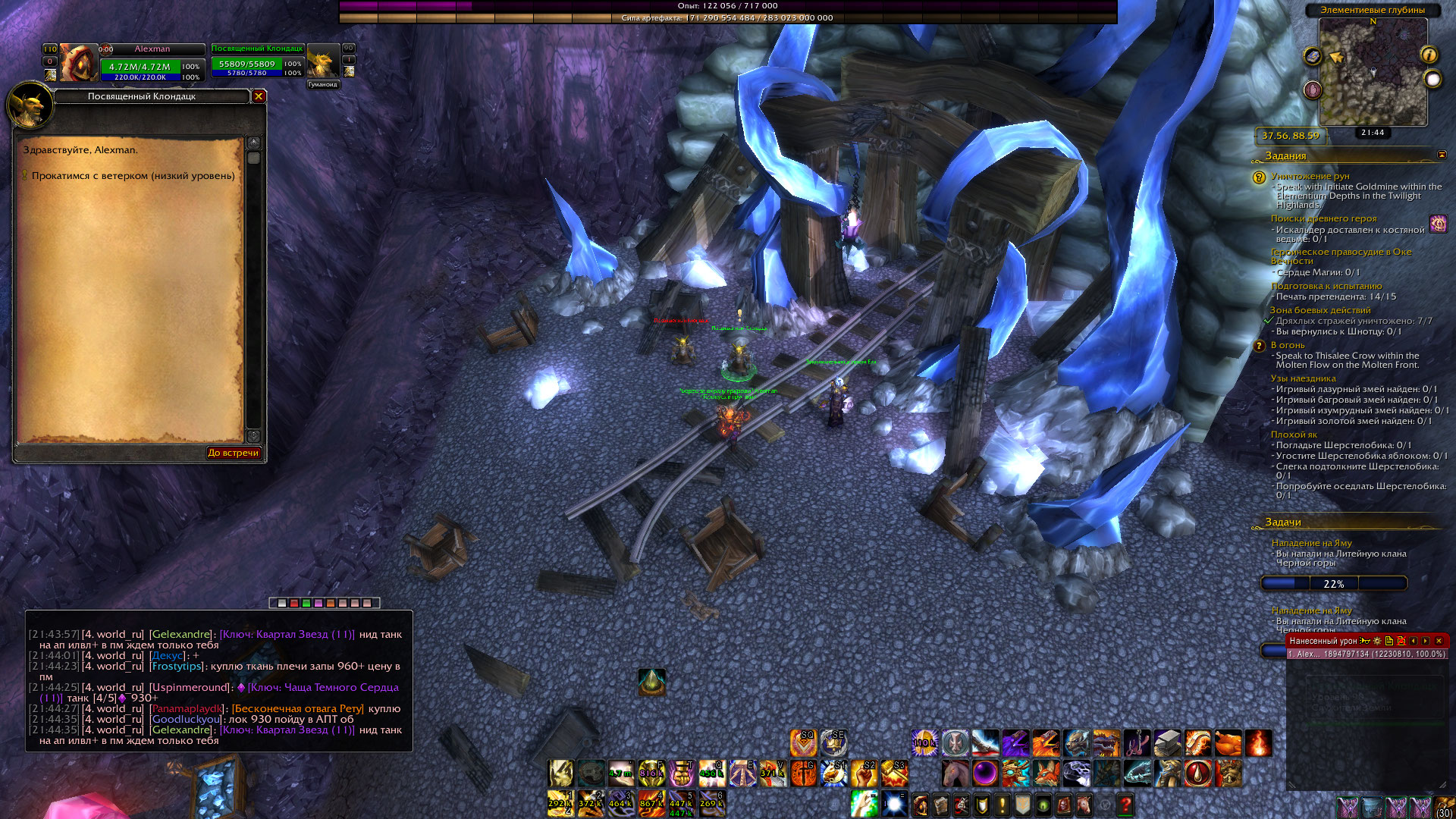Open the yellow exclamation quest log button

point(1003,805)
